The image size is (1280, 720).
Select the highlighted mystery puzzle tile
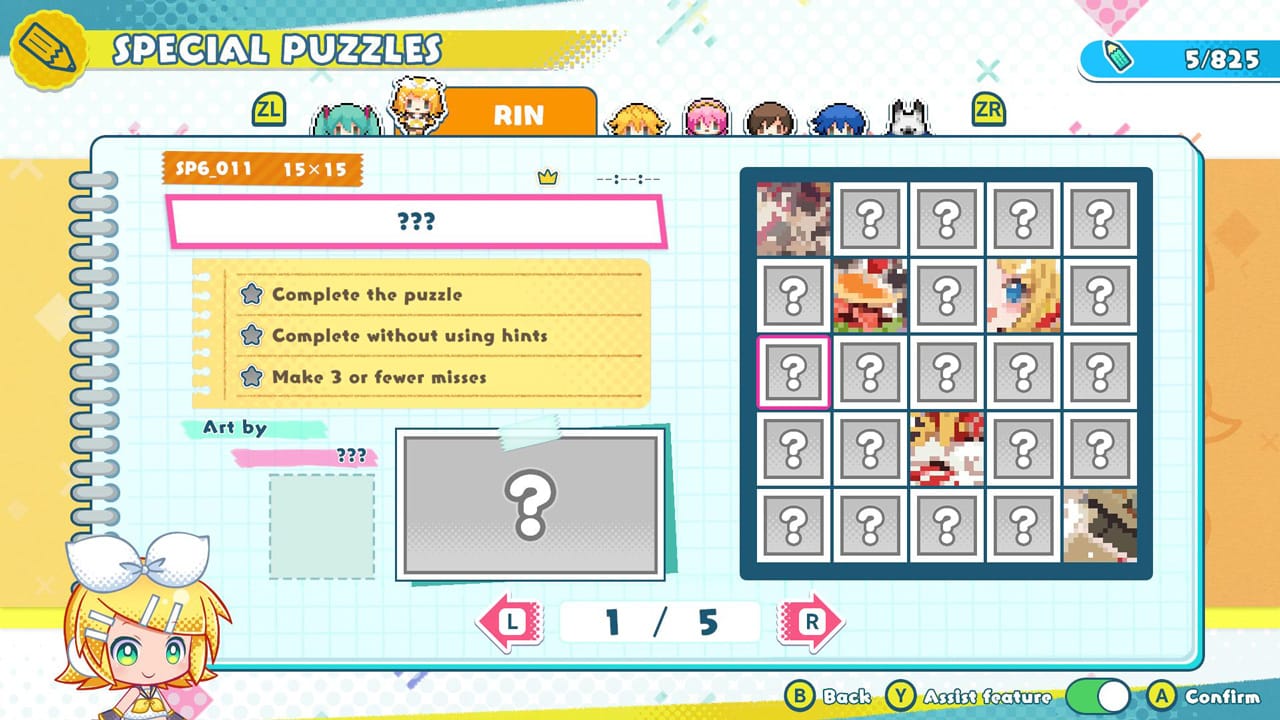[791, 371]
